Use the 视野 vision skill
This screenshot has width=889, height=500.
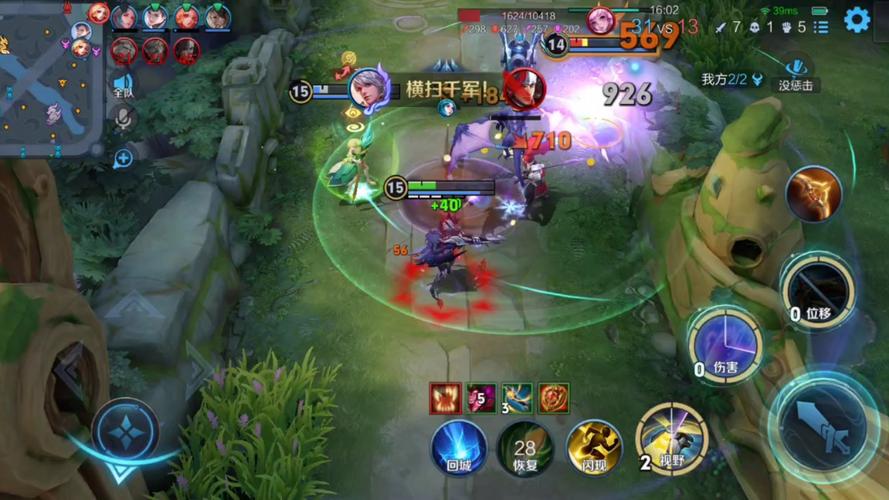671,437
